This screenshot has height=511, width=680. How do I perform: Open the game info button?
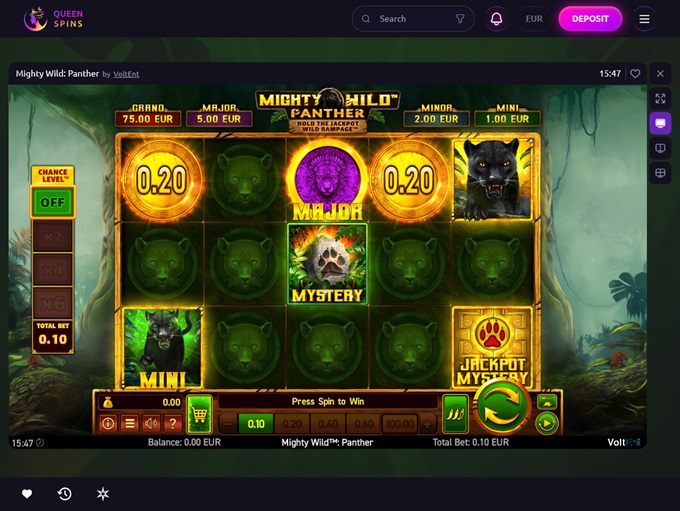[108, 423]
